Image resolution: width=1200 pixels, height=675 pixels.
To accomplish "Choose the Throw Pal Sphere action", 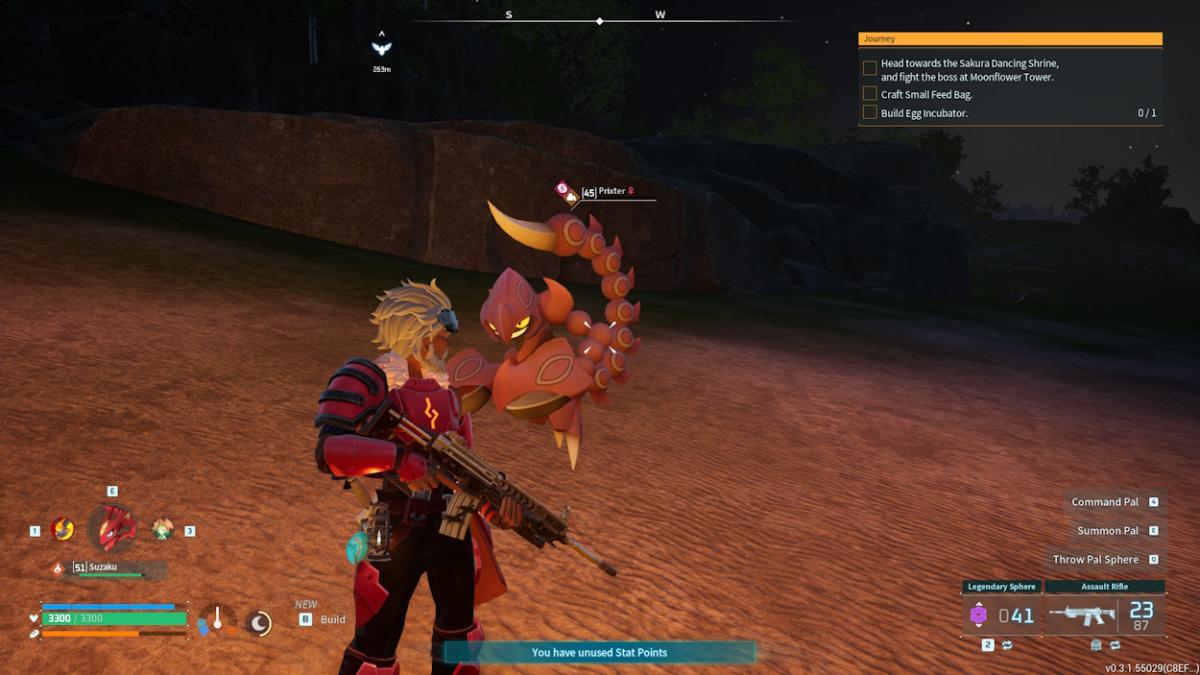I will 1096,560.
